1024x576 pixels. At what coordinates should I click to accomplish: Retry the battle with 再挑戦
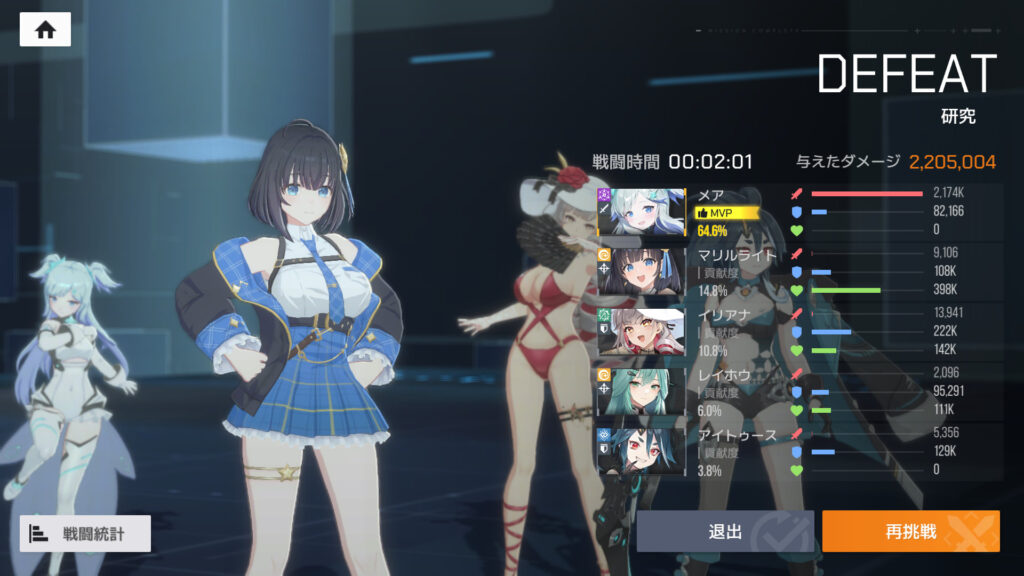(910, 531)
